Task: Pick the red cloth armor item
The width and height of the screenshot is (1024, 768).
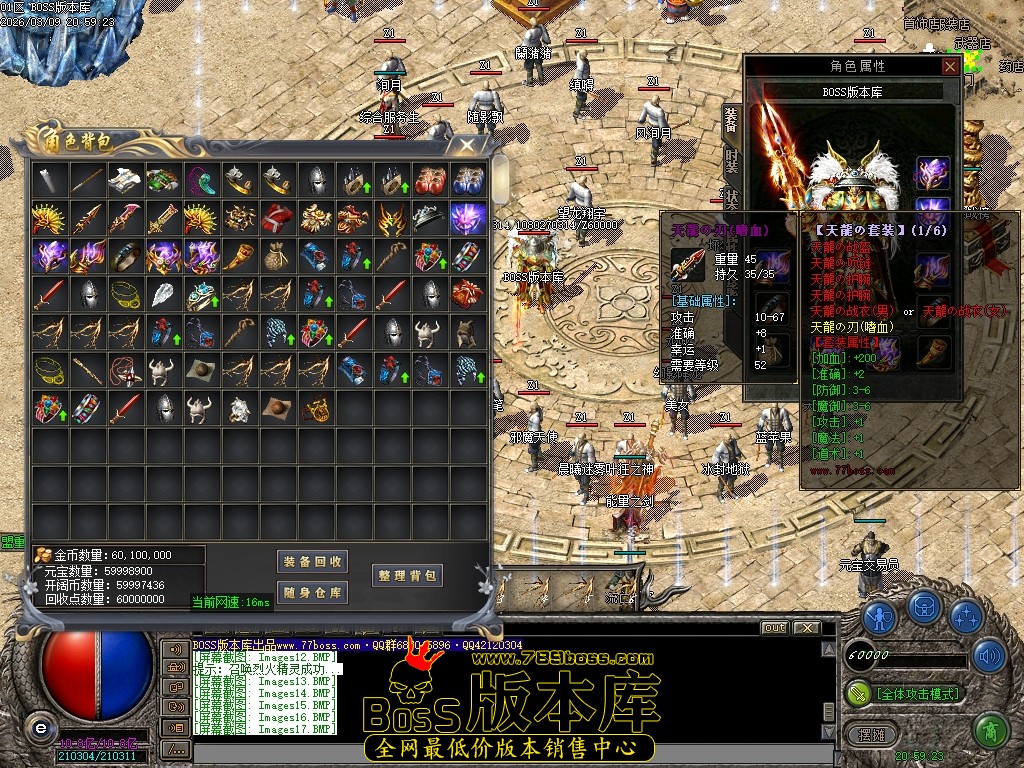Action: (x=277, y=219)
